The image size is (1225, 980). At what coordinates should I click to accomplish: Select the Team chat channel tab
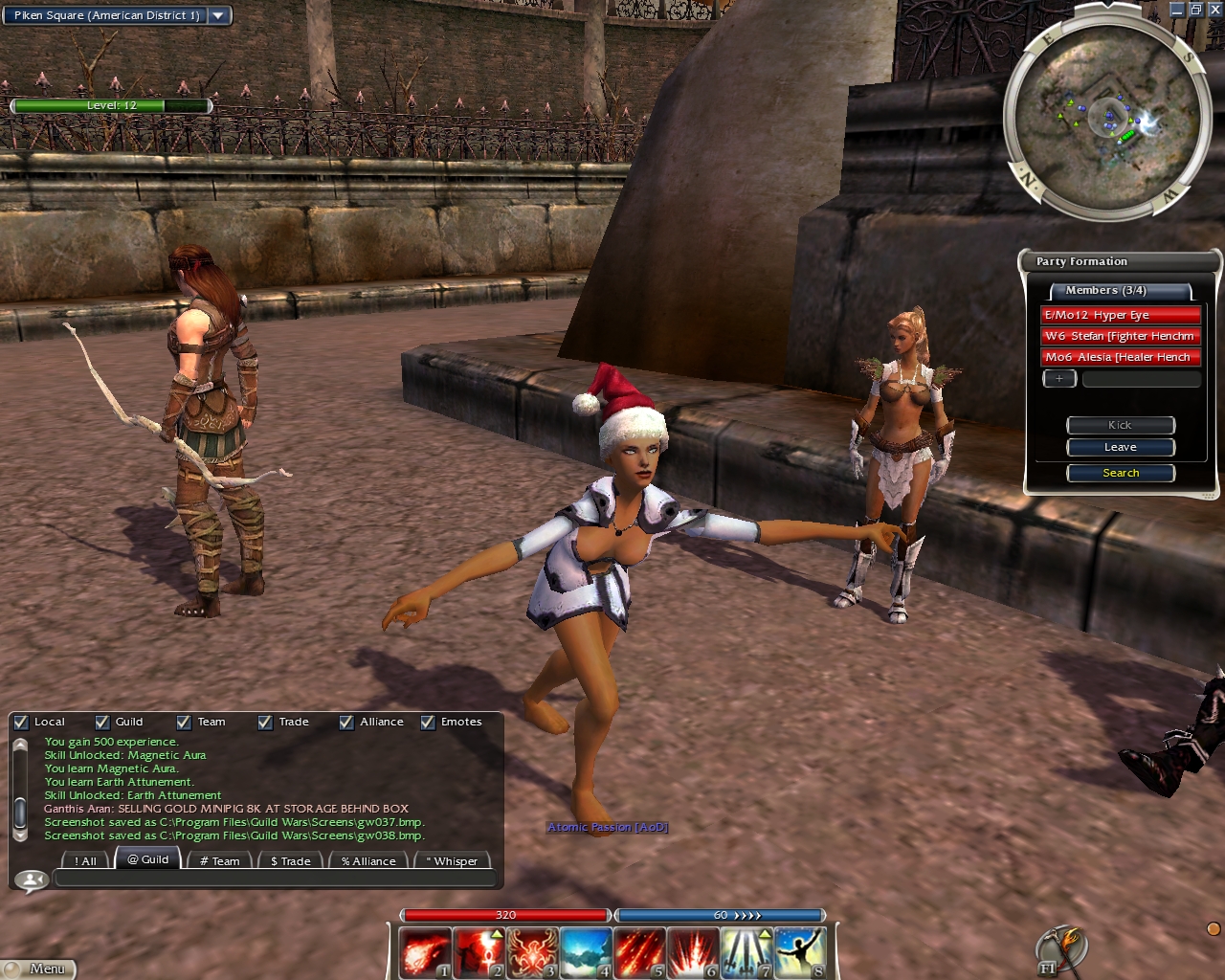pyautogui.click(x=219, y=860)
